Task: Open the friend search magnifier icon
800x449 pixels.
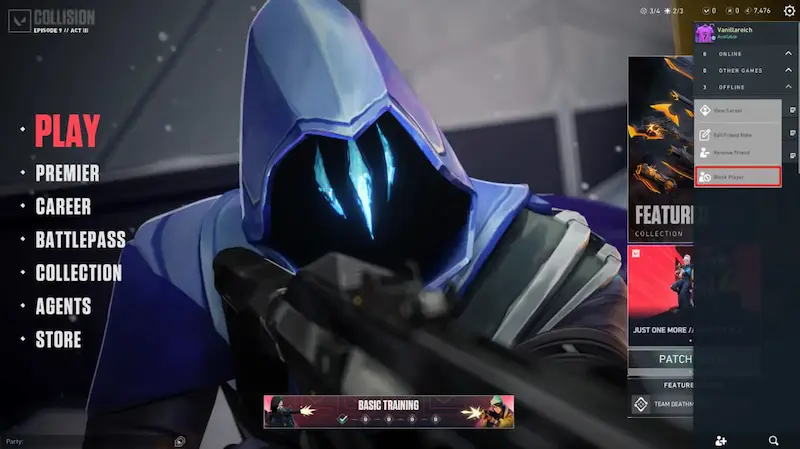Action: pos(774,440)
